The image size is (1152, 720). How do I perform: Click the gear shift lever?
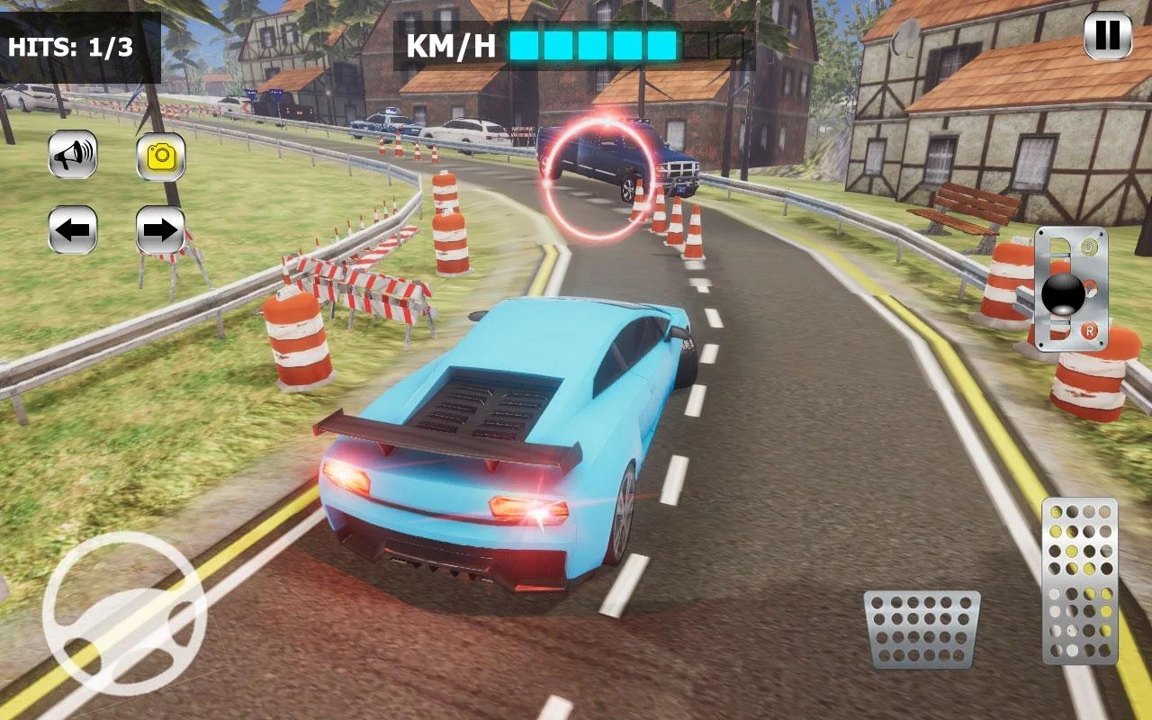(x=1064, y=293)
